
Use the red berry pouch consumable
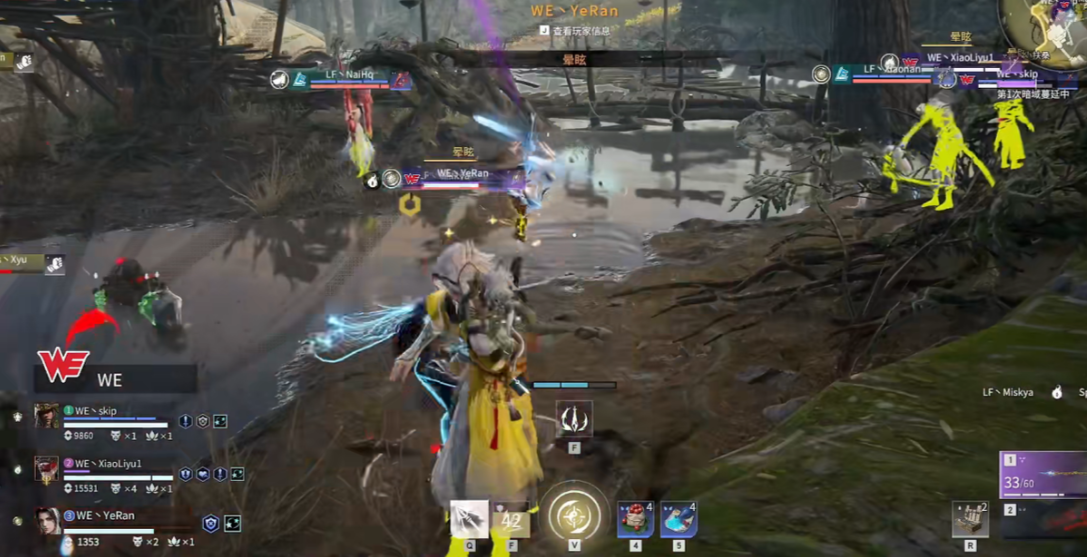[x=635, y=520]
